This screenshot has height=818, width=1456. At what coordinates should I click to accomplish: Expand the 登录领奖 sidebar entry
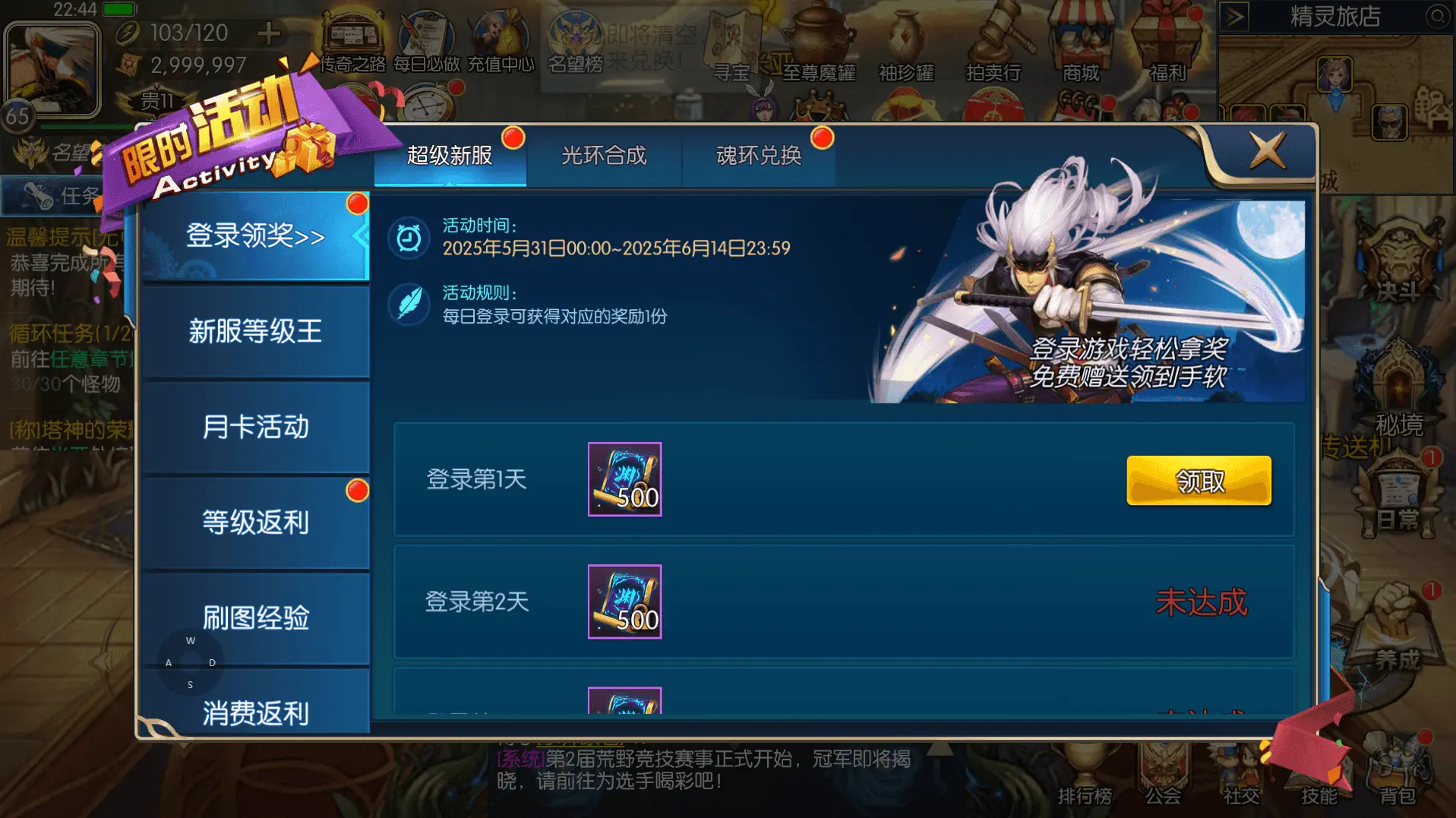tap(256, 236)
